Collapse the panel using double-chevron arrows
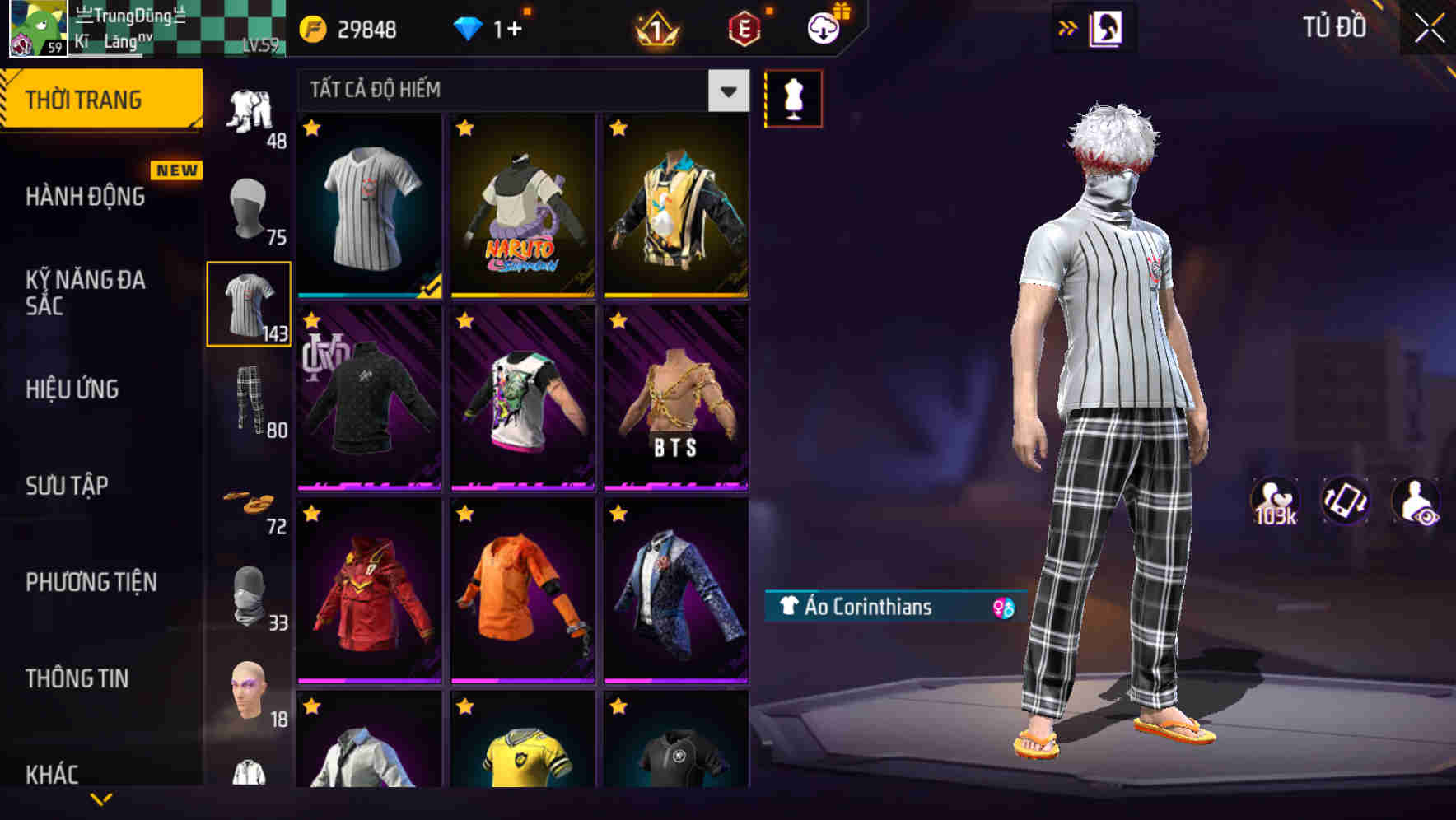1456x820 pixels. point(1068,26)
